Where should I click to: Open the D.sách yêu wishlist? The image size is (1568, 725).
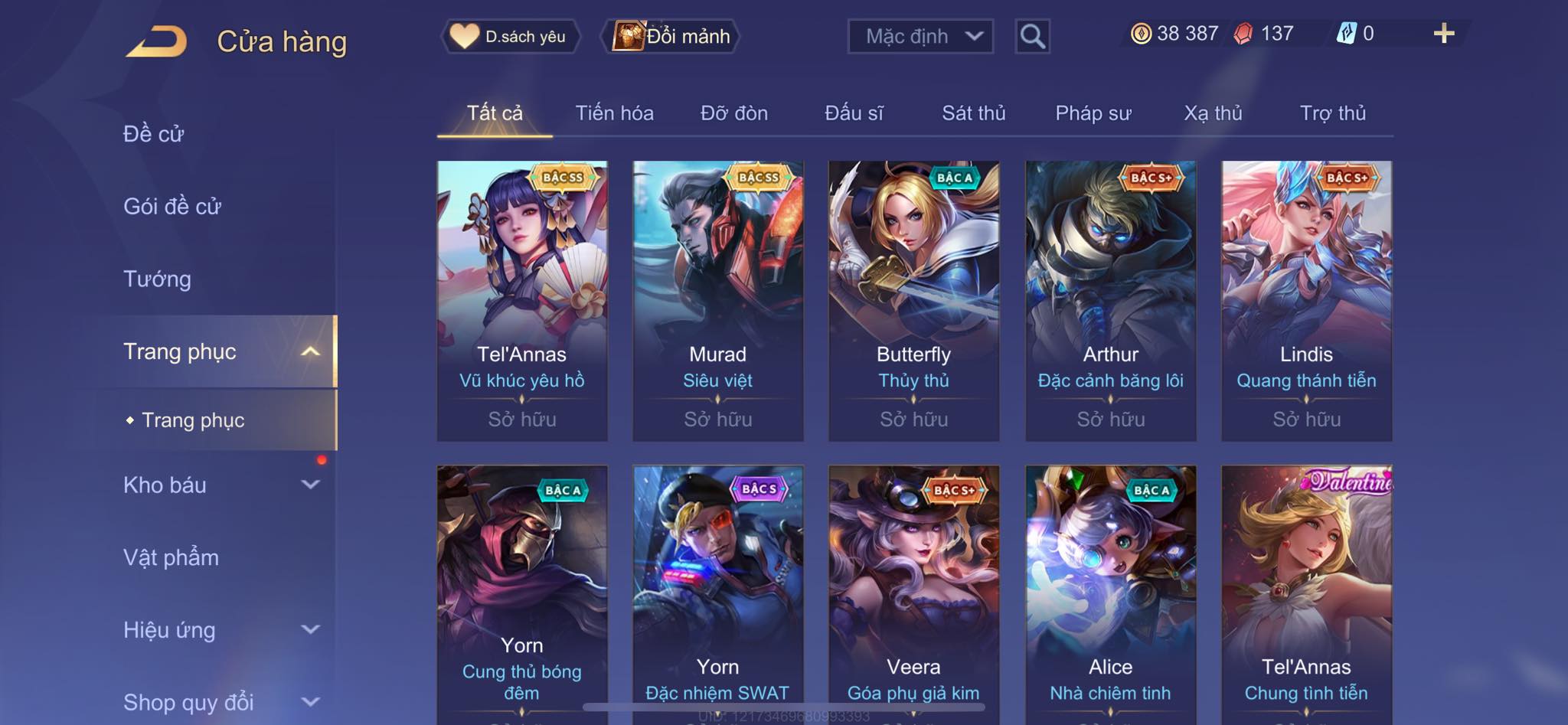click(x=510, y=36)
